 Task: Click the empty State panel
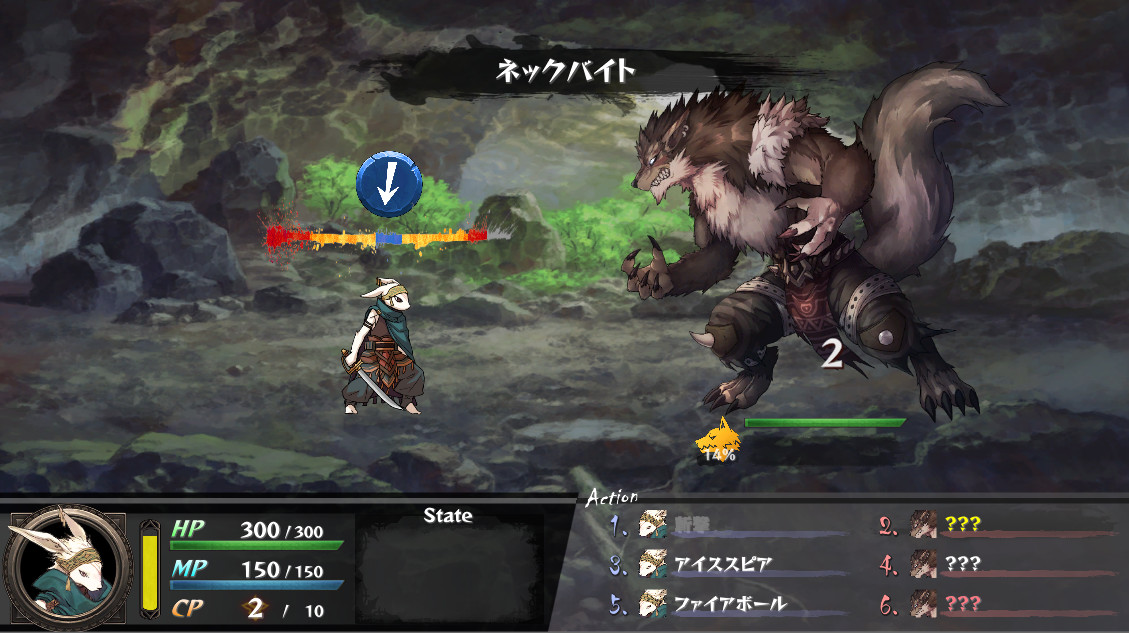448,571
